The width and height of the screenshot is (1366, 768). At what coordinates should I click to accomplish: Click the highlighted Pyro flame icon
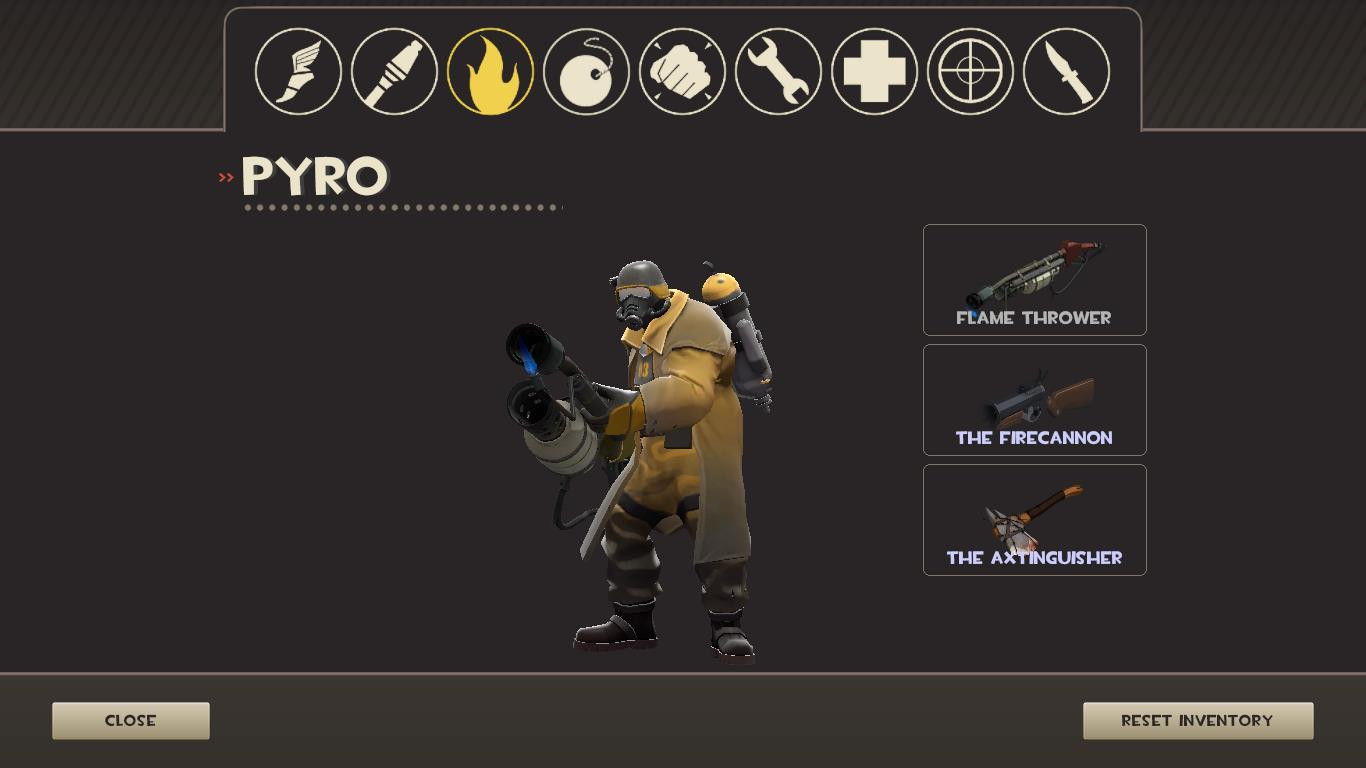(x=489, y=71)
